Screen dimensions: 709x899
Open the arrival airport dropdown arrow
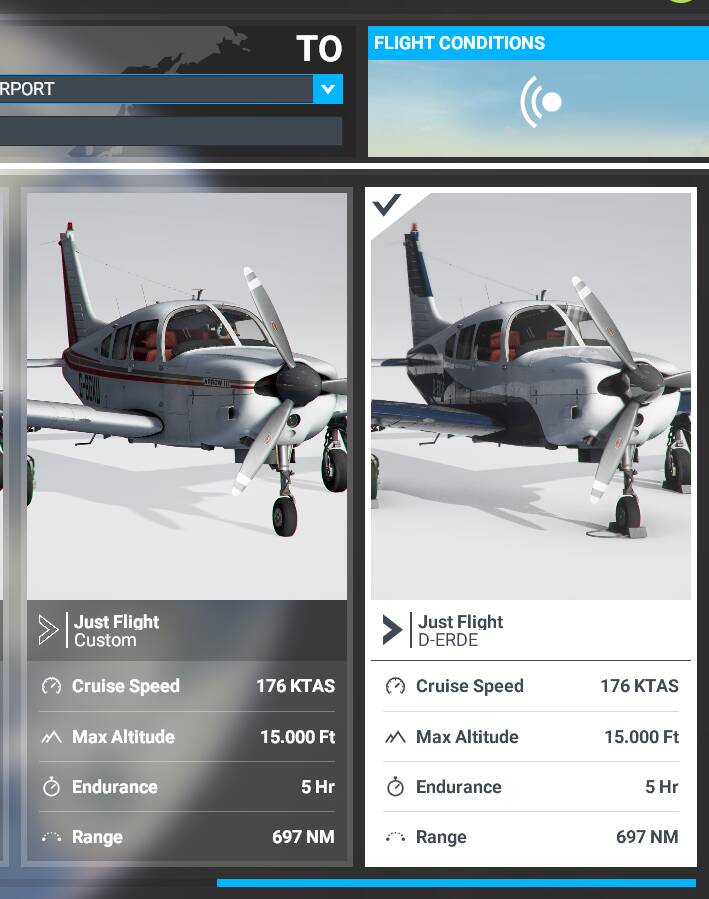pos(327,89)
